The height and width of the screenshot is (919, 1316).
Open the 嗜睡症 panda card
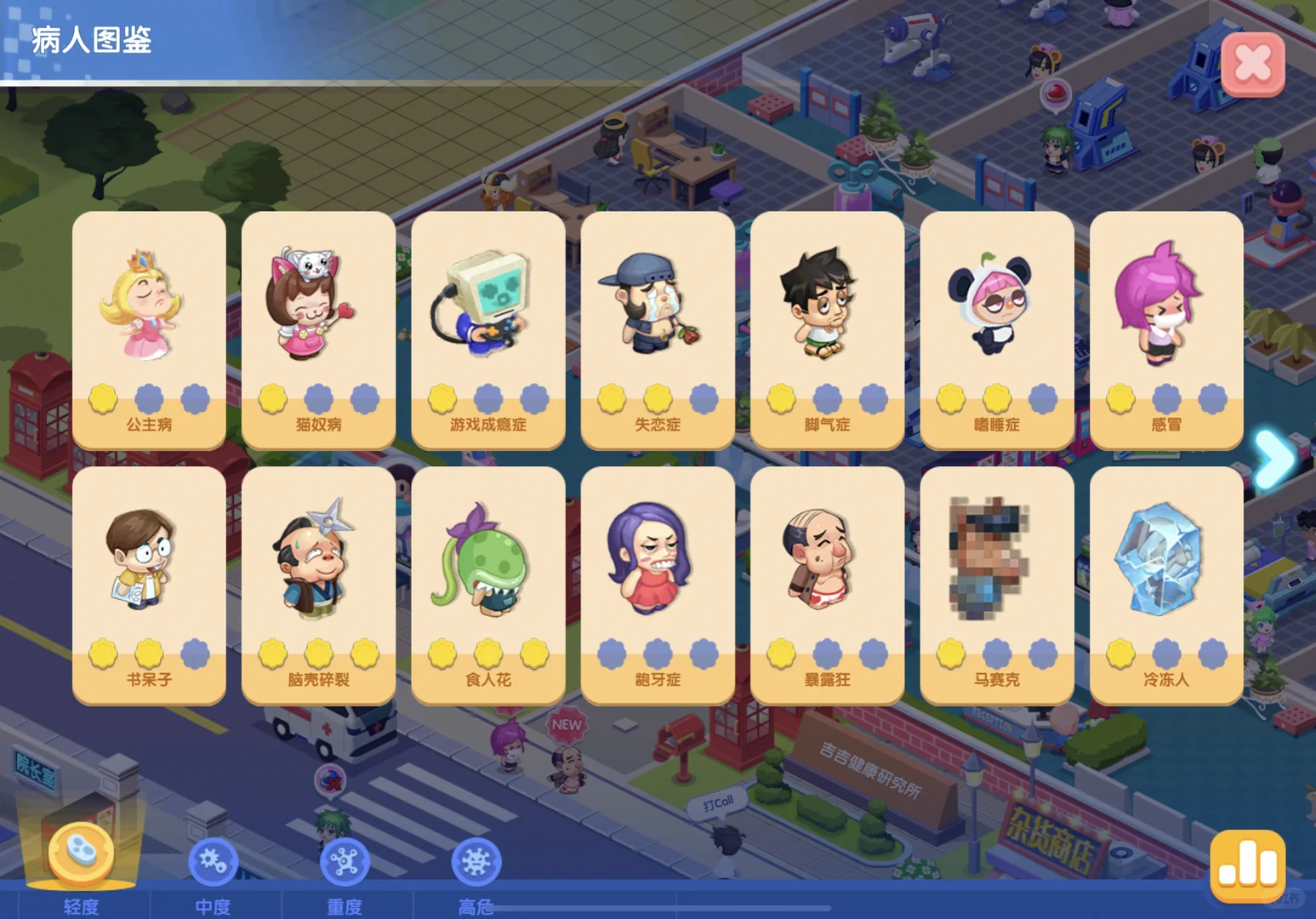click(996, 329)
